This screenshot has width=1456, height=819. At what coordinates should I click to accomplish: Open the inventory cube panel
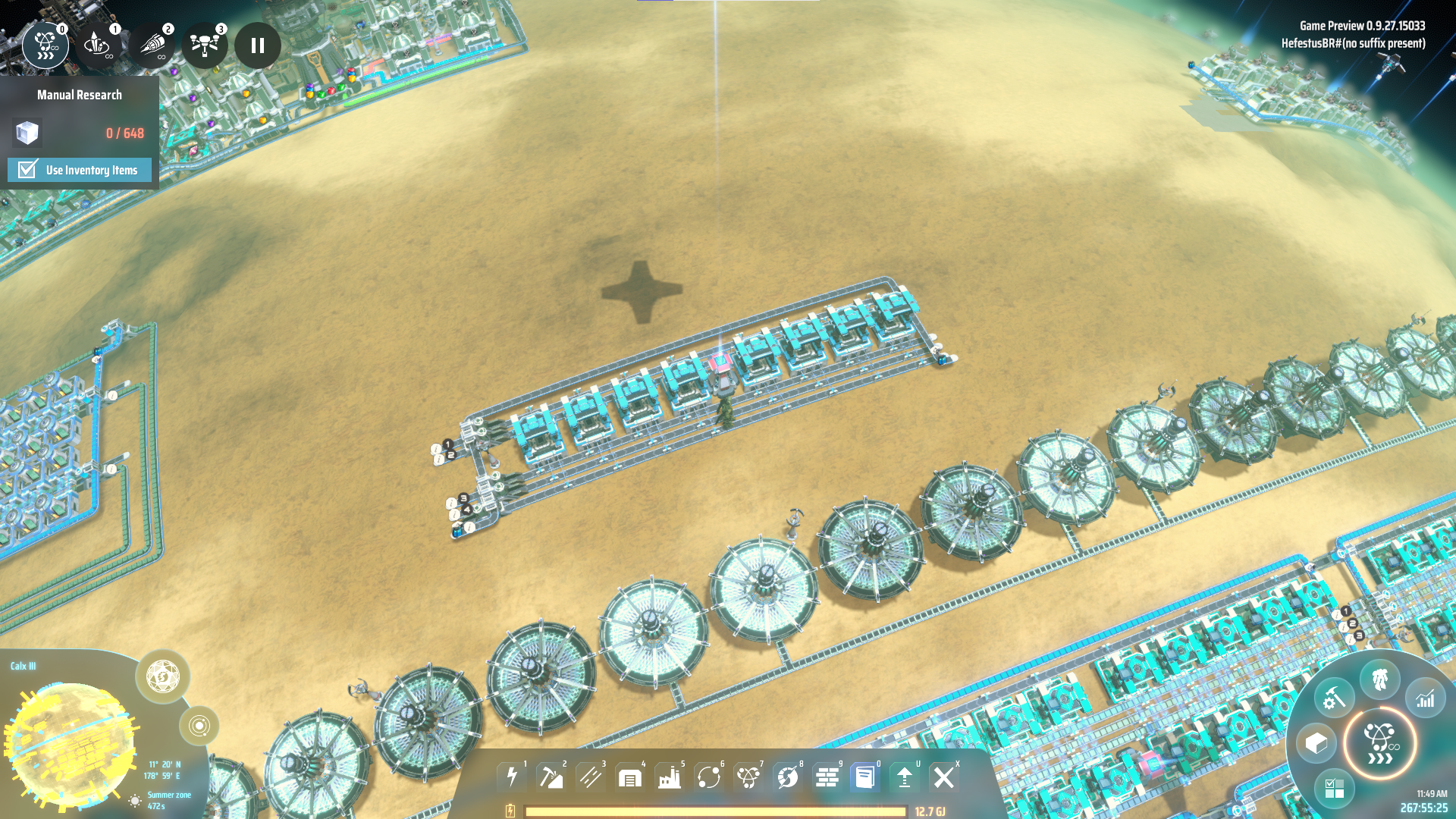[1316, 743]
